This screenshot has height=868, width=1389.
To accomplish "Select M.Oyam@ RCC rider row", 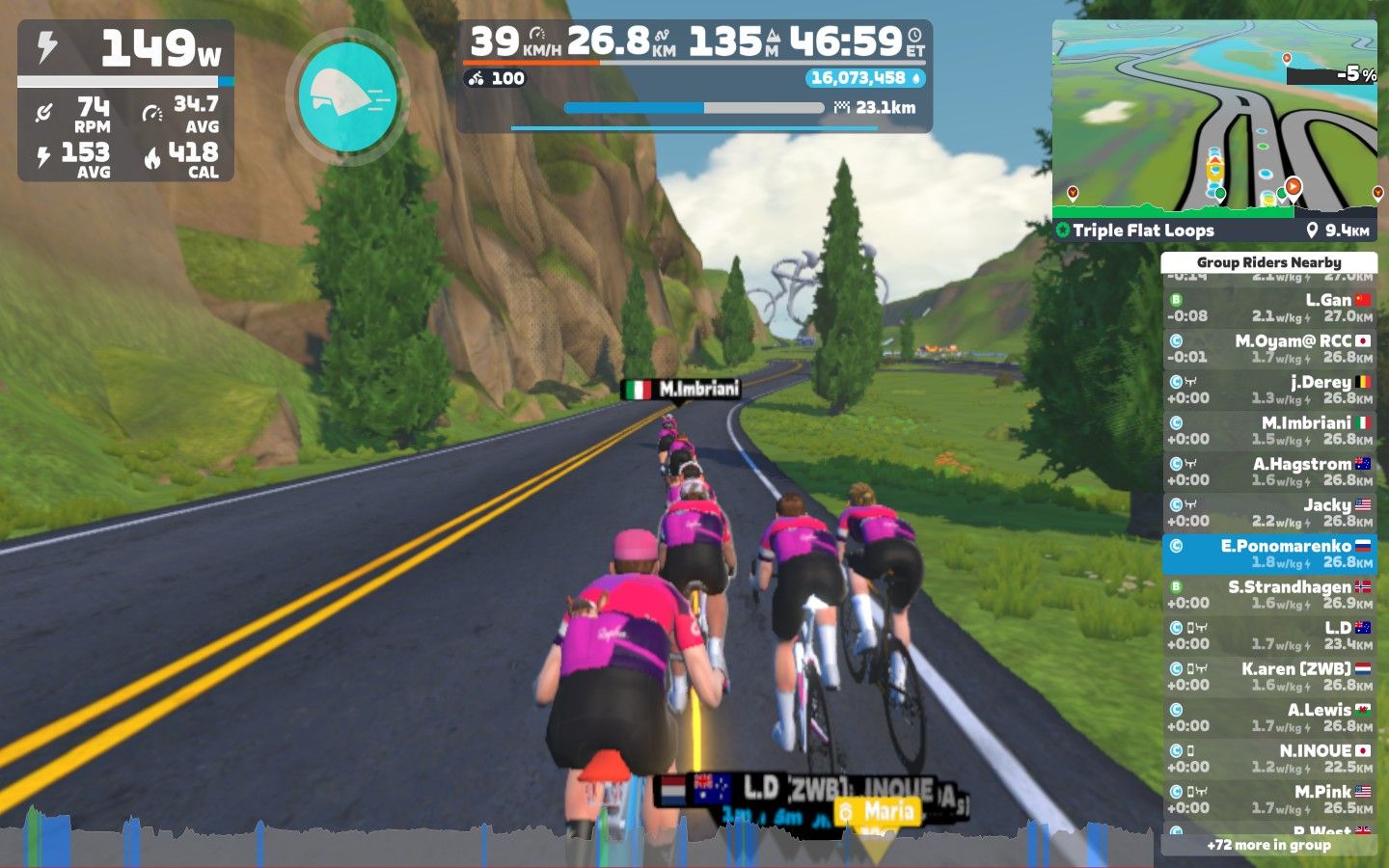I will tap(1268, 348).
